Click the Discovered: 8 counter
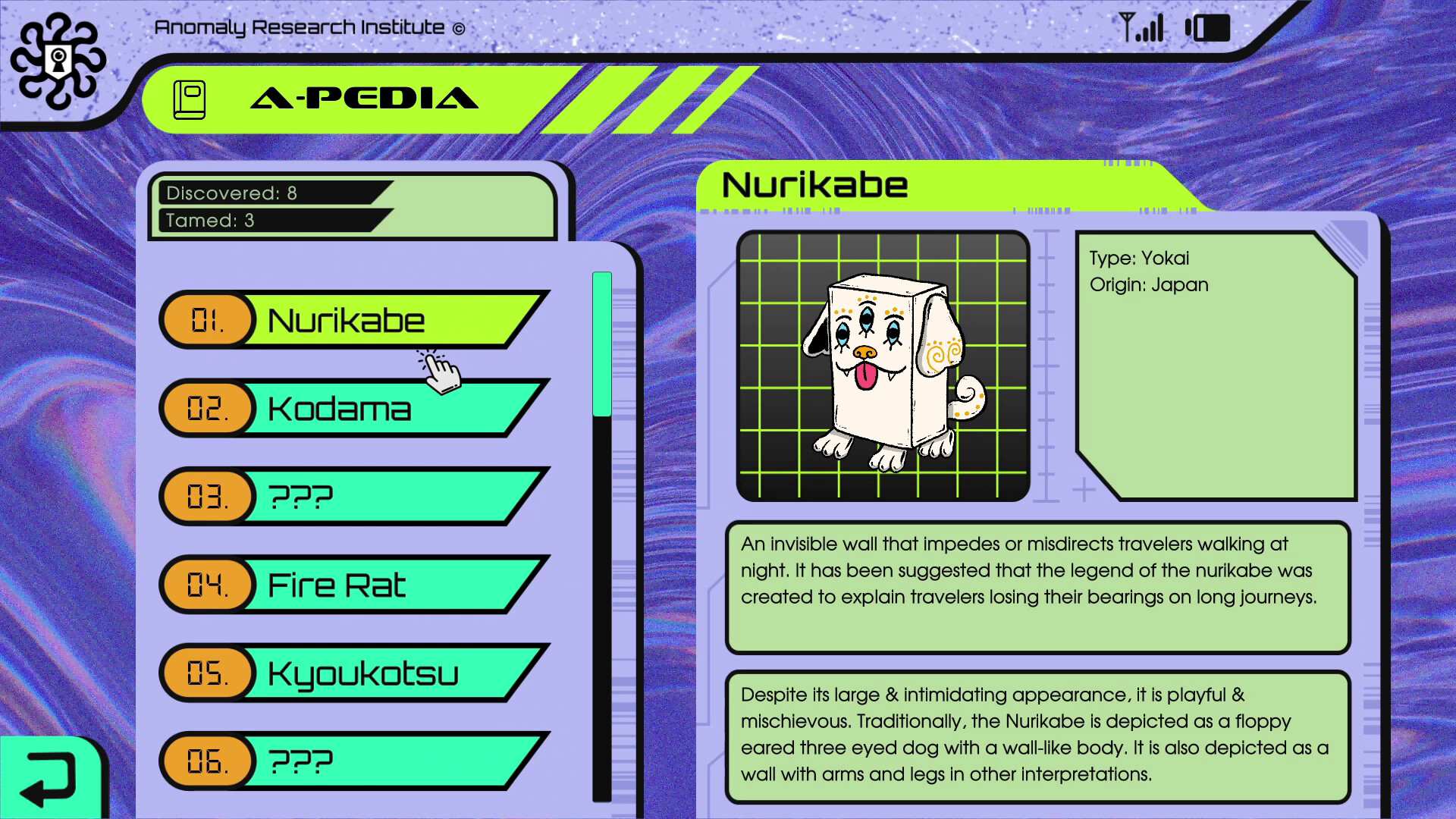 (x=231, y=193)
